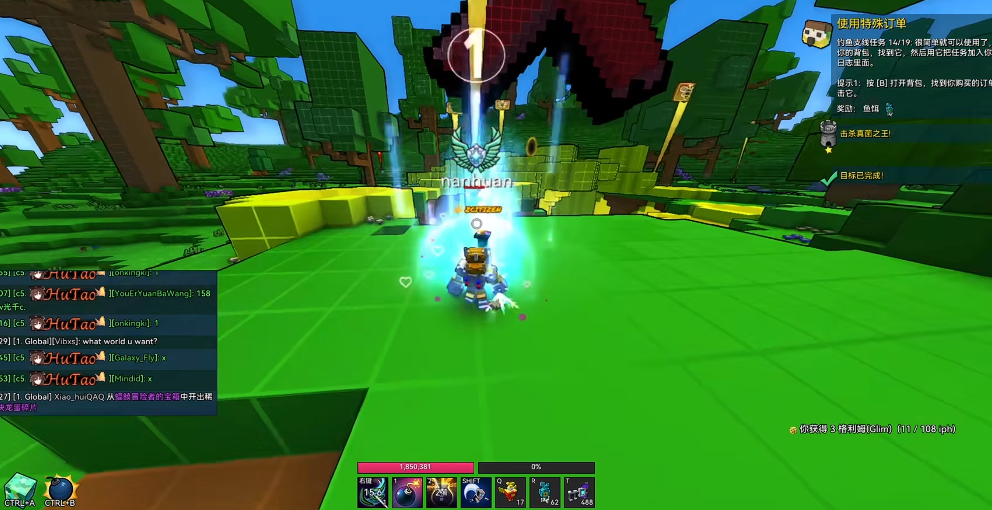Select the R hotbar slot showing 62

click(545, 492)
